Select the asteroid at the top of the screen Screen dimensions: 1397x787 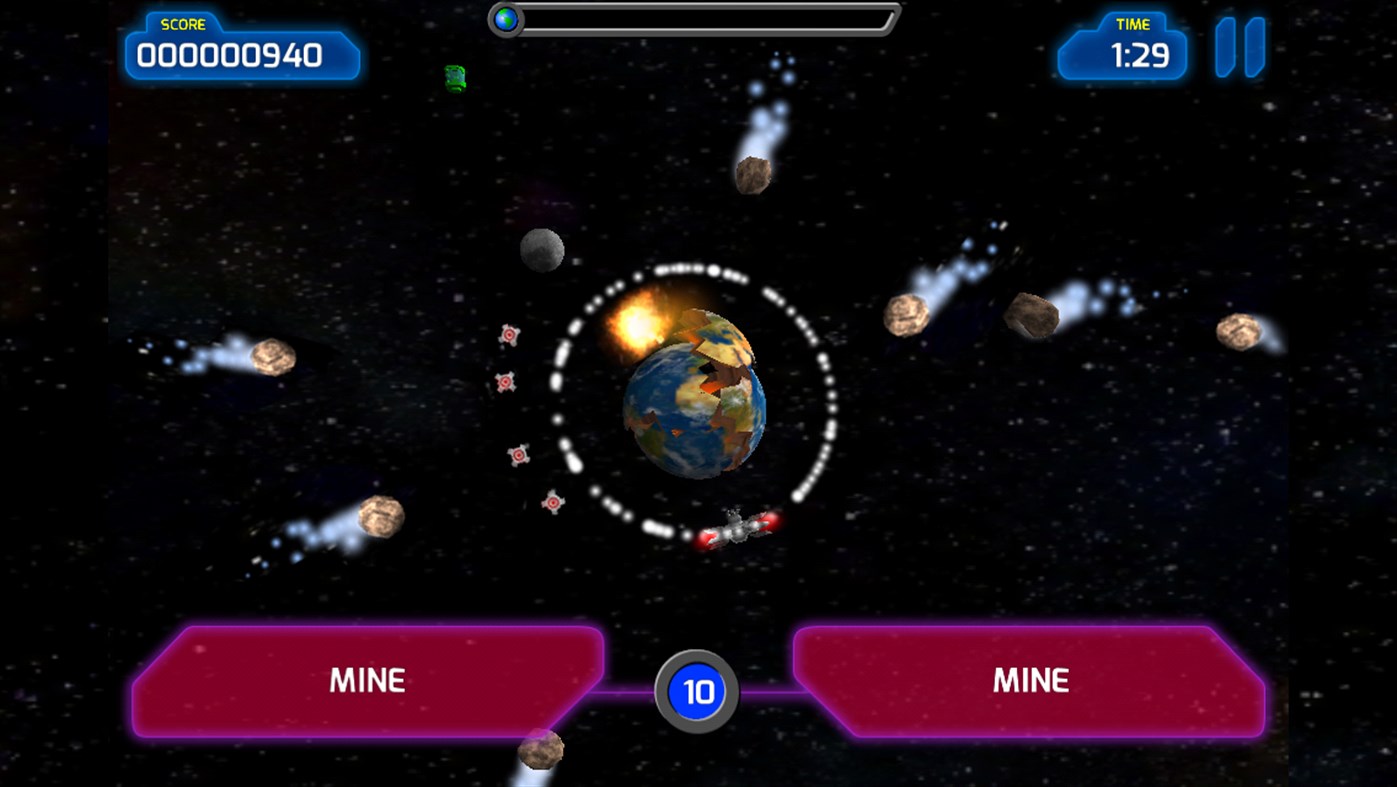click(752, 172)
